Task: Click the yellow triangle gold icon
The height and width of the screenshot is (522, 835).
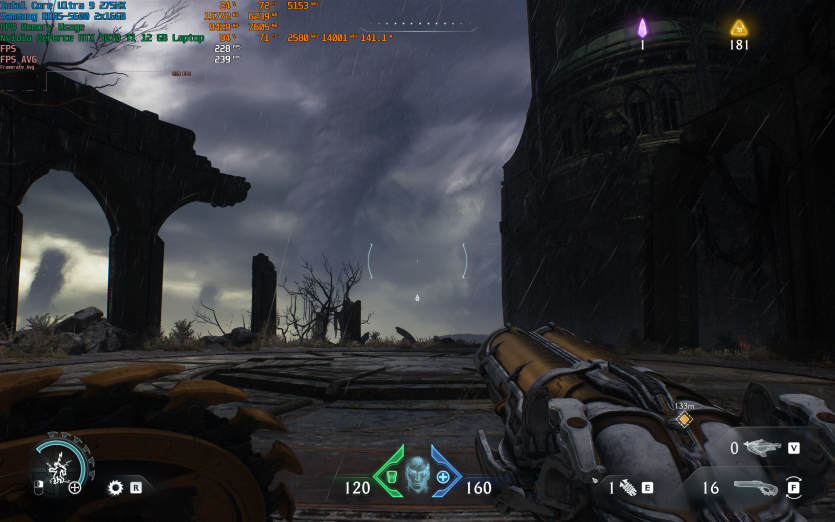Action: click(x=739, y=28)
